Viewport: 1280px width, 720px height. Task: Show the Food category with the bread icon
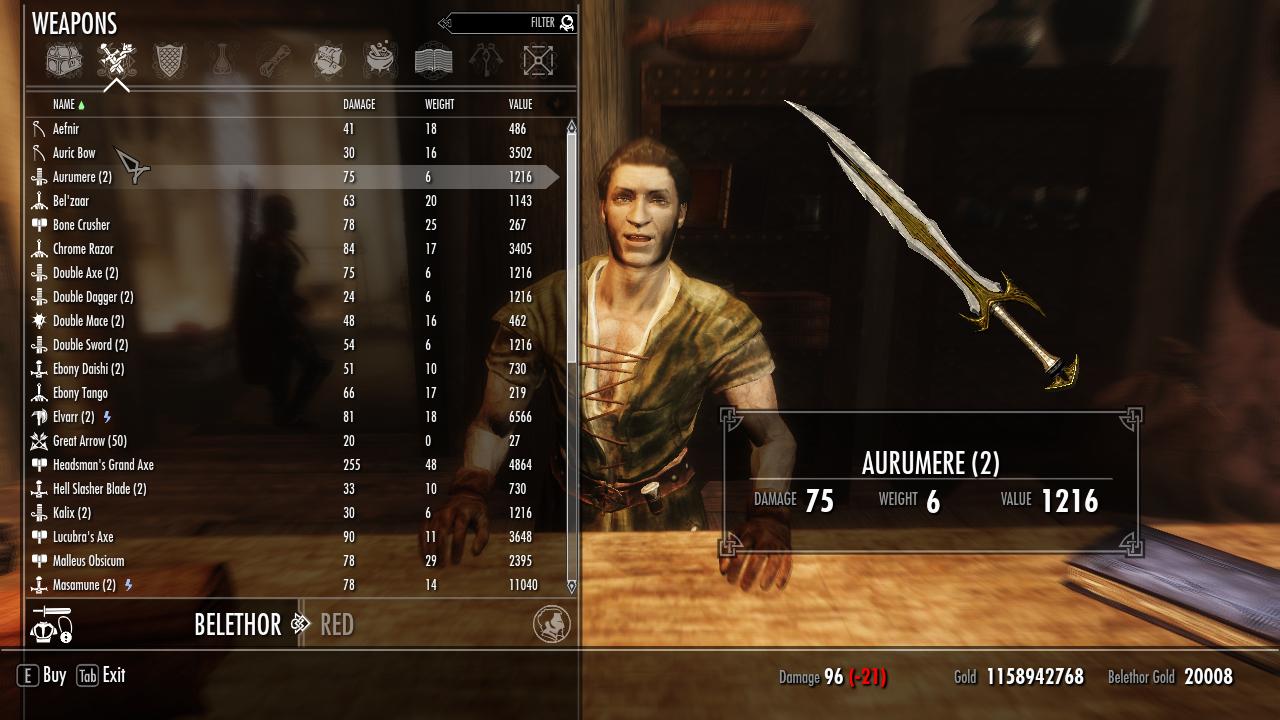tap(328, 61)
